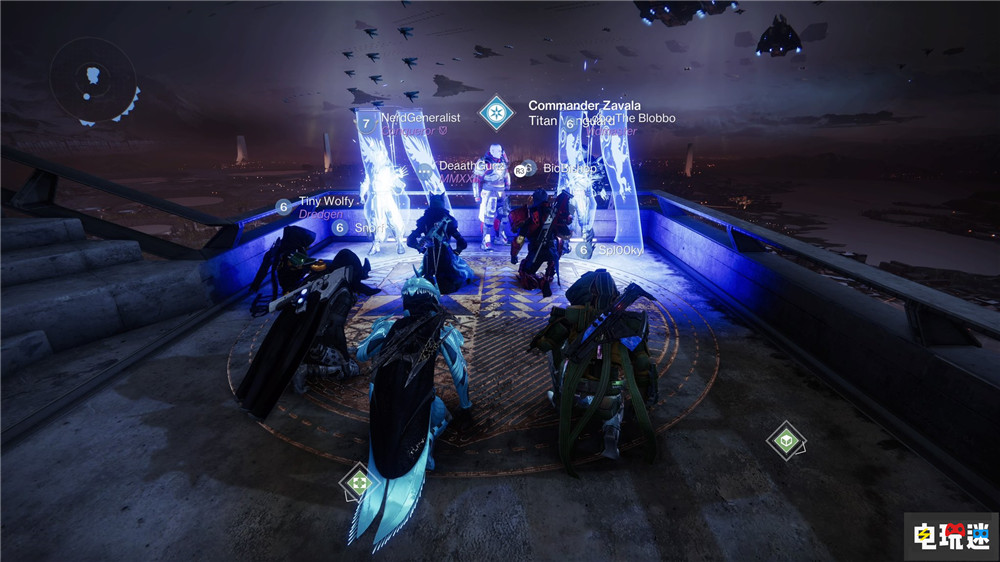Select the green four-arrow waypoint marker
The height and width of the screenshot is (562, 1000).
point(357,482)
